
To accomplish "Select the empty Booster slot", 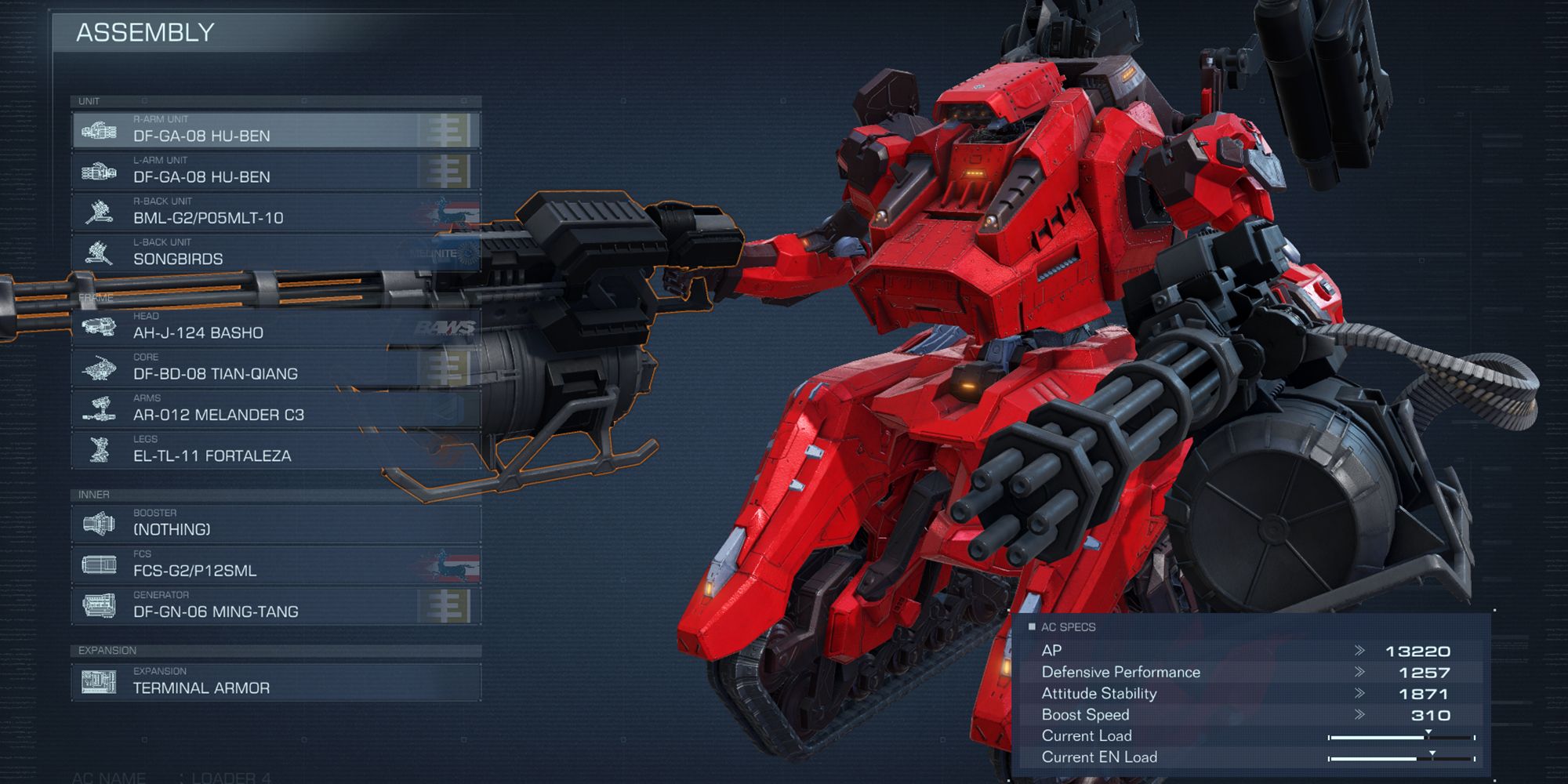I will pyautogui.click(x=274, y=524).
